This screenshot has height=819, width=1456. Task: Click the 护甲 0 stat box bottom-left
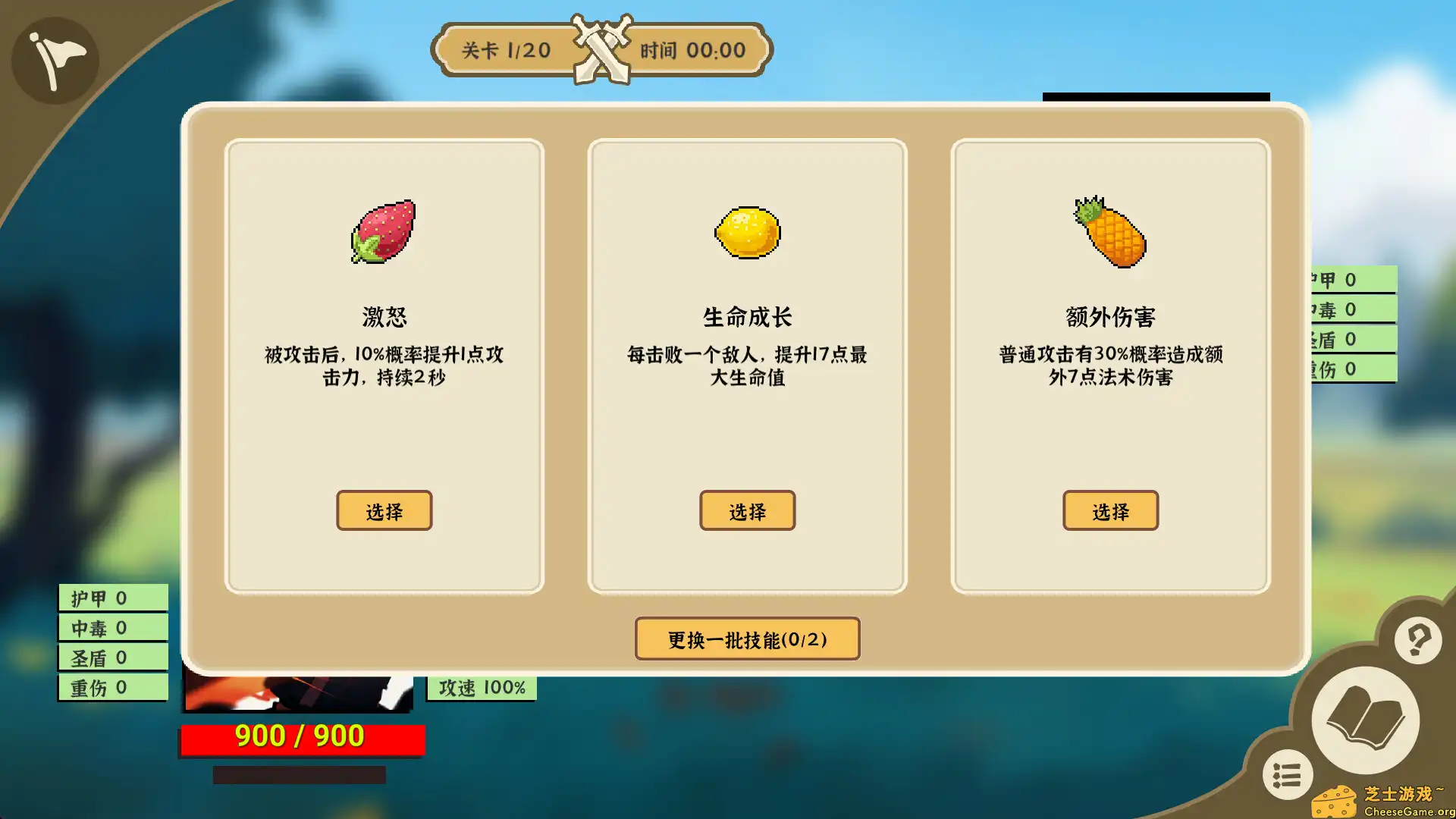pyautogui.click(x=111, y=597)
